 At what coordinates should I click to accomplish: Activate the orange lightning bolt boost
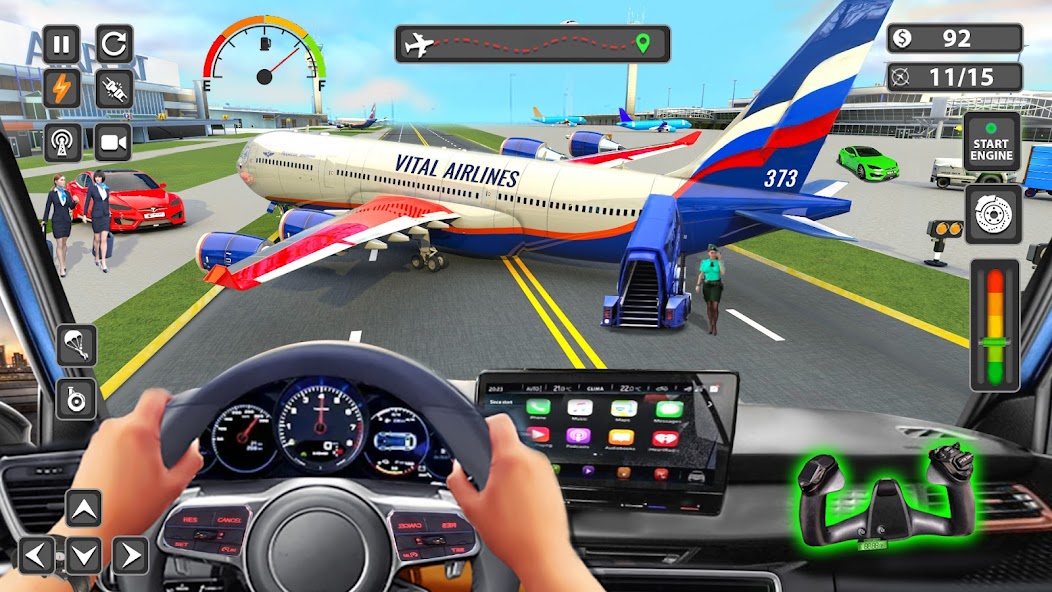coord(62,90)
